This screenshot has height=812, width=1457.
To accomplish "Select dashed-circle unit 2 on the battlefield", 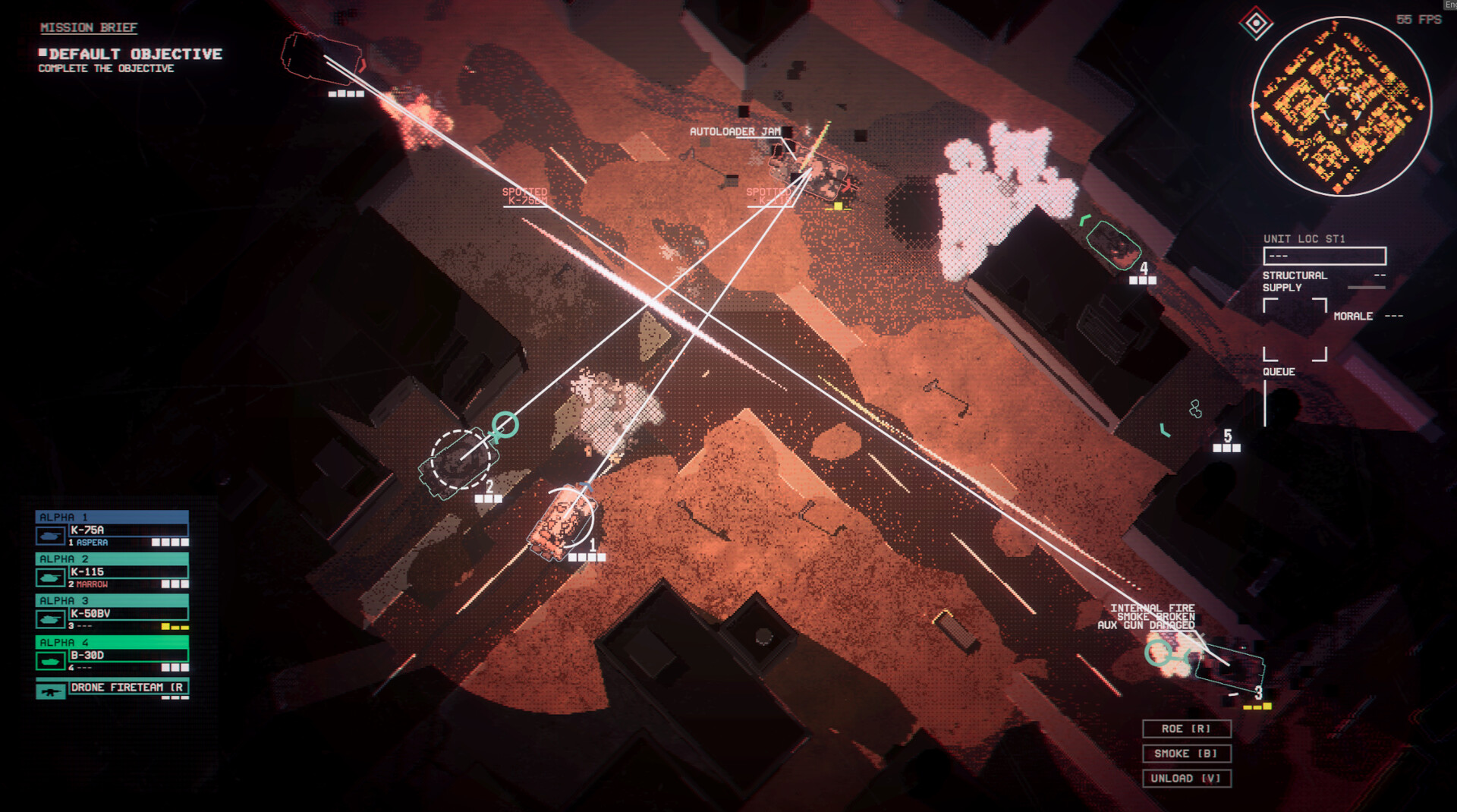I will [x=459, y=460].
